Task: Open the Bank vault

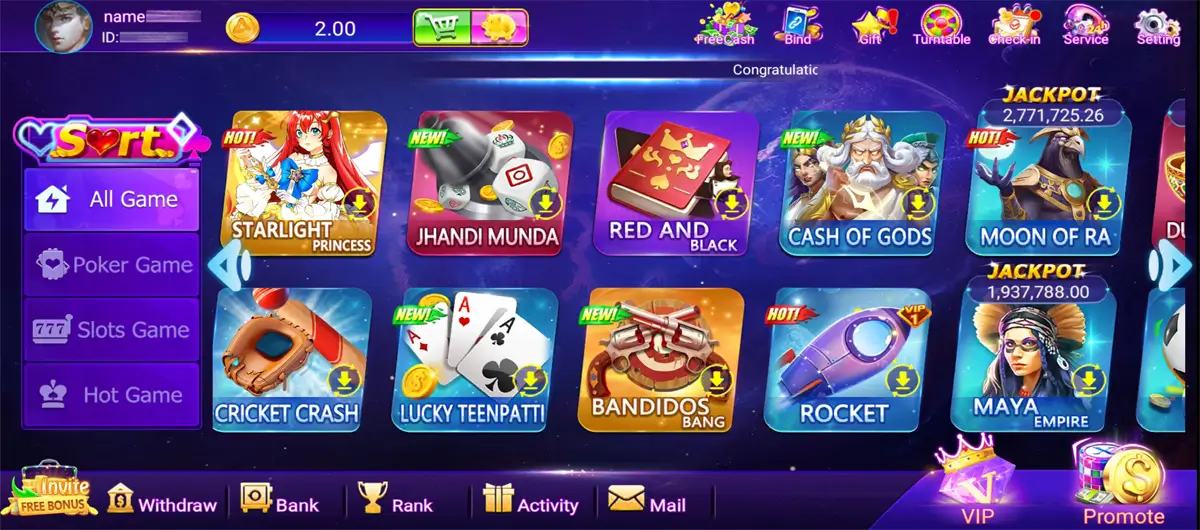Action: tap(280, 502)
